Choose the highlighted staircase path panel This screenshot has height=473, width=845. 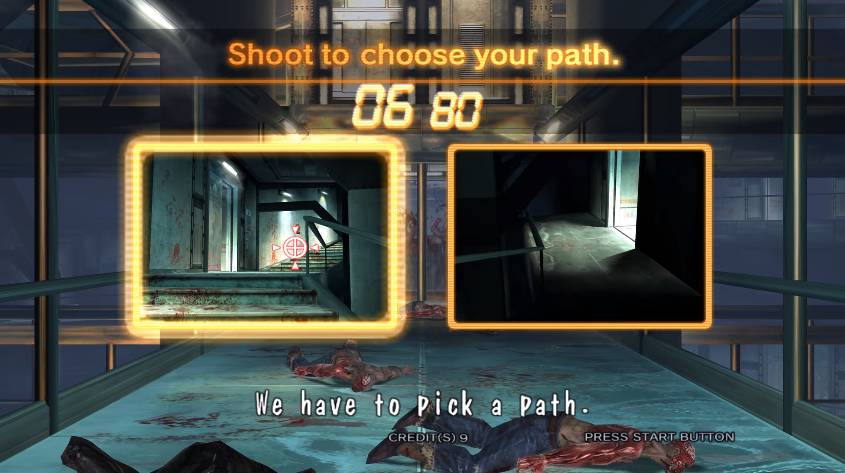266,235
